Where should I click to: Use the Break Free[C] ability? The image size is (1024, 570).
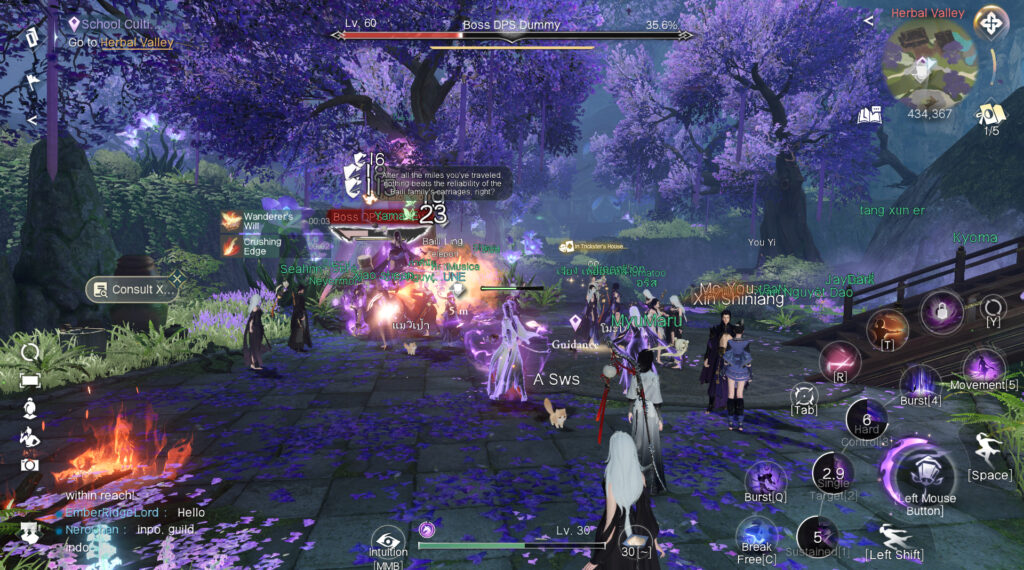[x=757, y=534]
